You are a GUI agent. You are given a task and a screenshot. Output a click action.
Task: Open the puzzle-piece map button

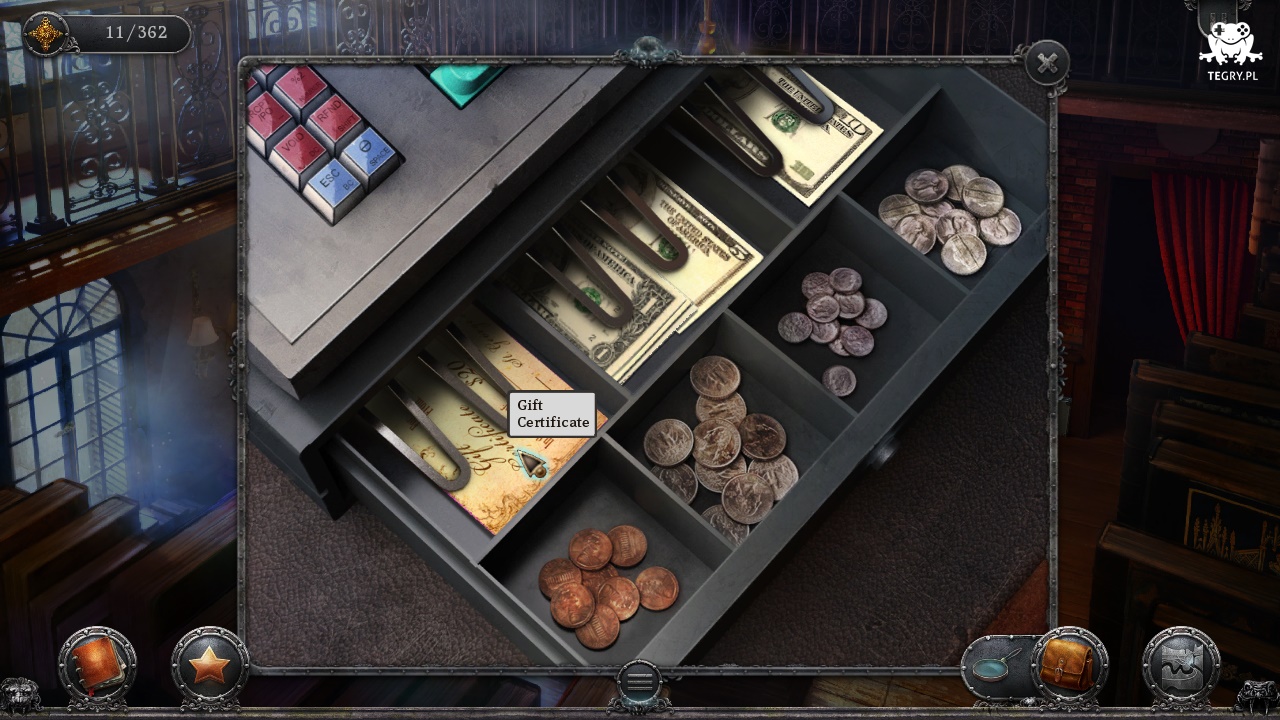(x=1181, y=665)
